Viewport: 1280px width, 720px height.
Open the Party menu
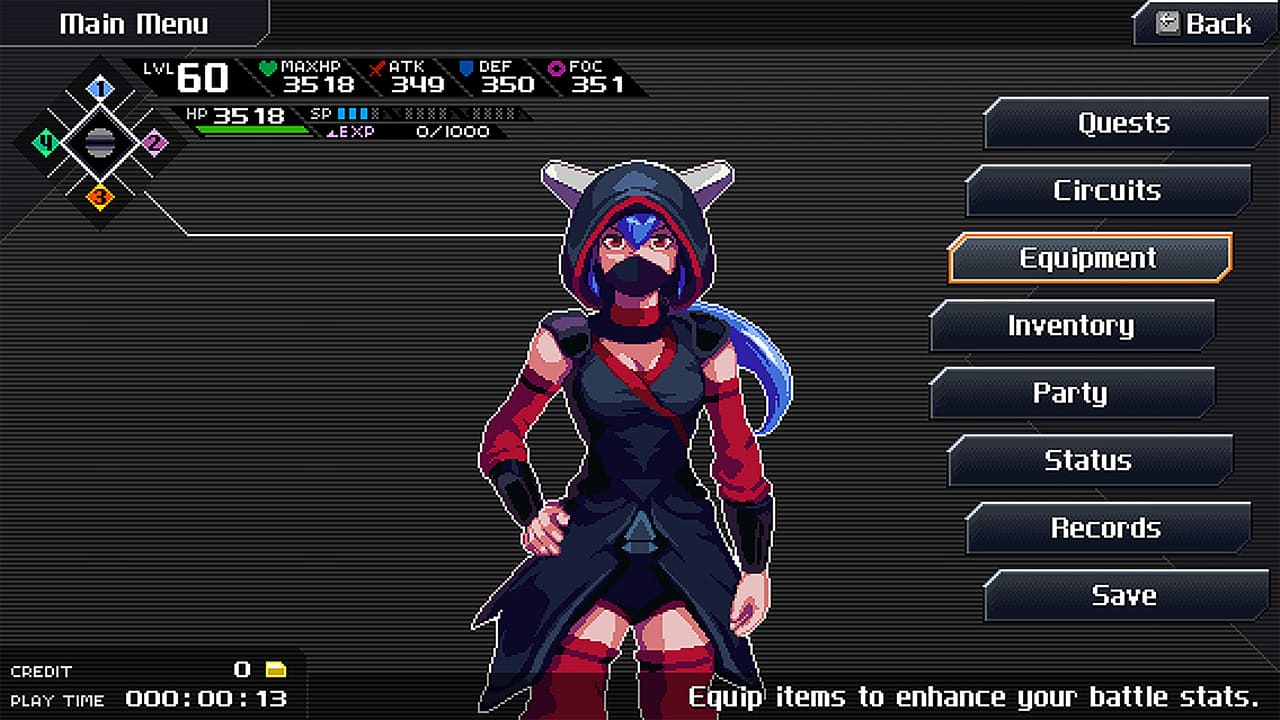click(1071, 392)
